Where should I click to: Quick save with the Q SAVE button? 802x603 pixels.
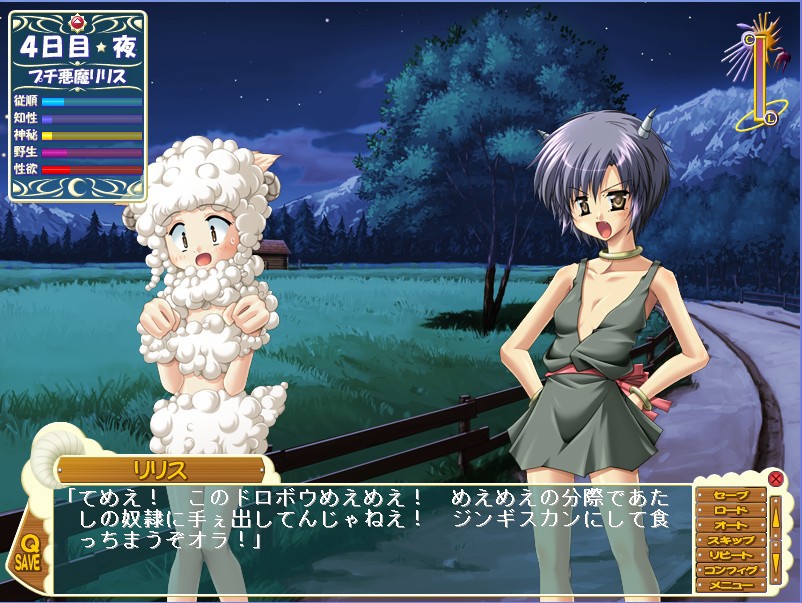[28, 552]
